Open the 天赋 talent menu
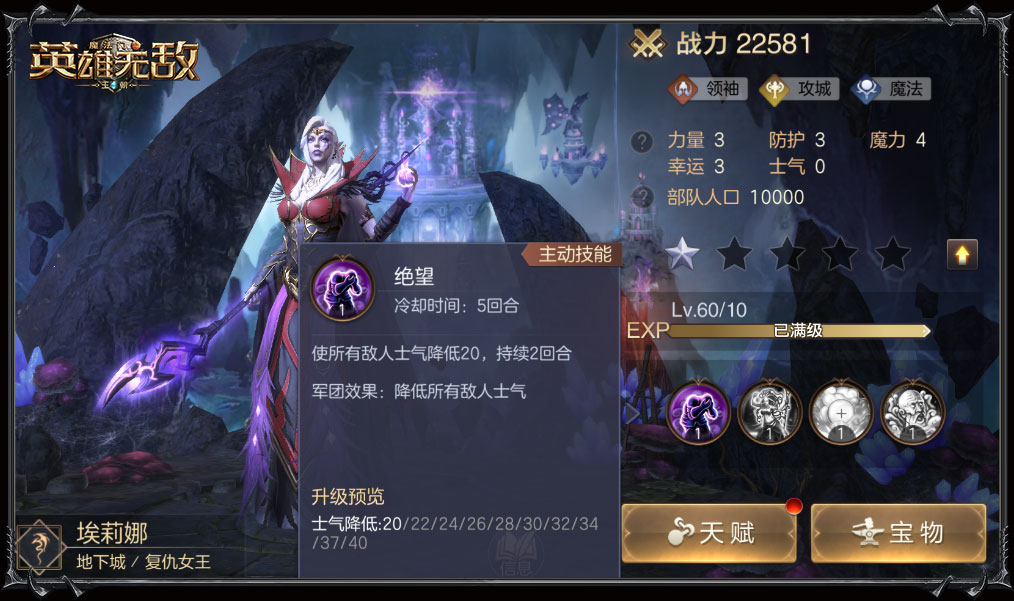 pyautogui.click(x=708, y=532)
